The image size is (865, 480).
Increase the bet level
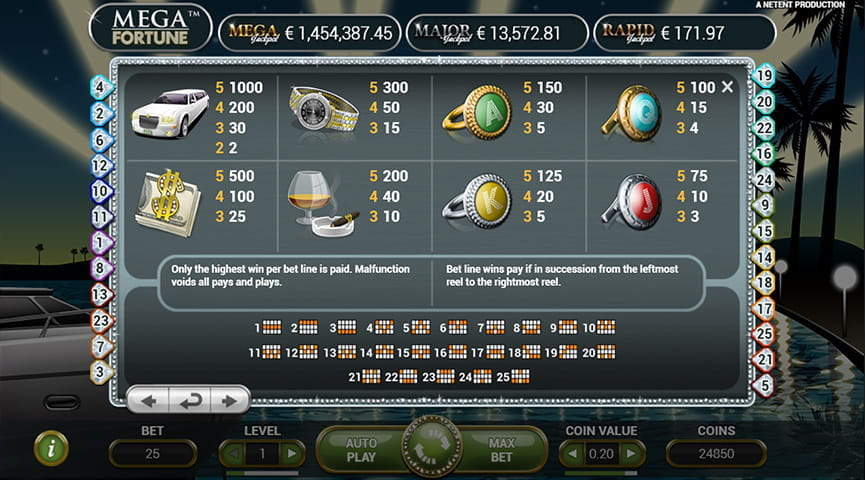pos(292,454)
